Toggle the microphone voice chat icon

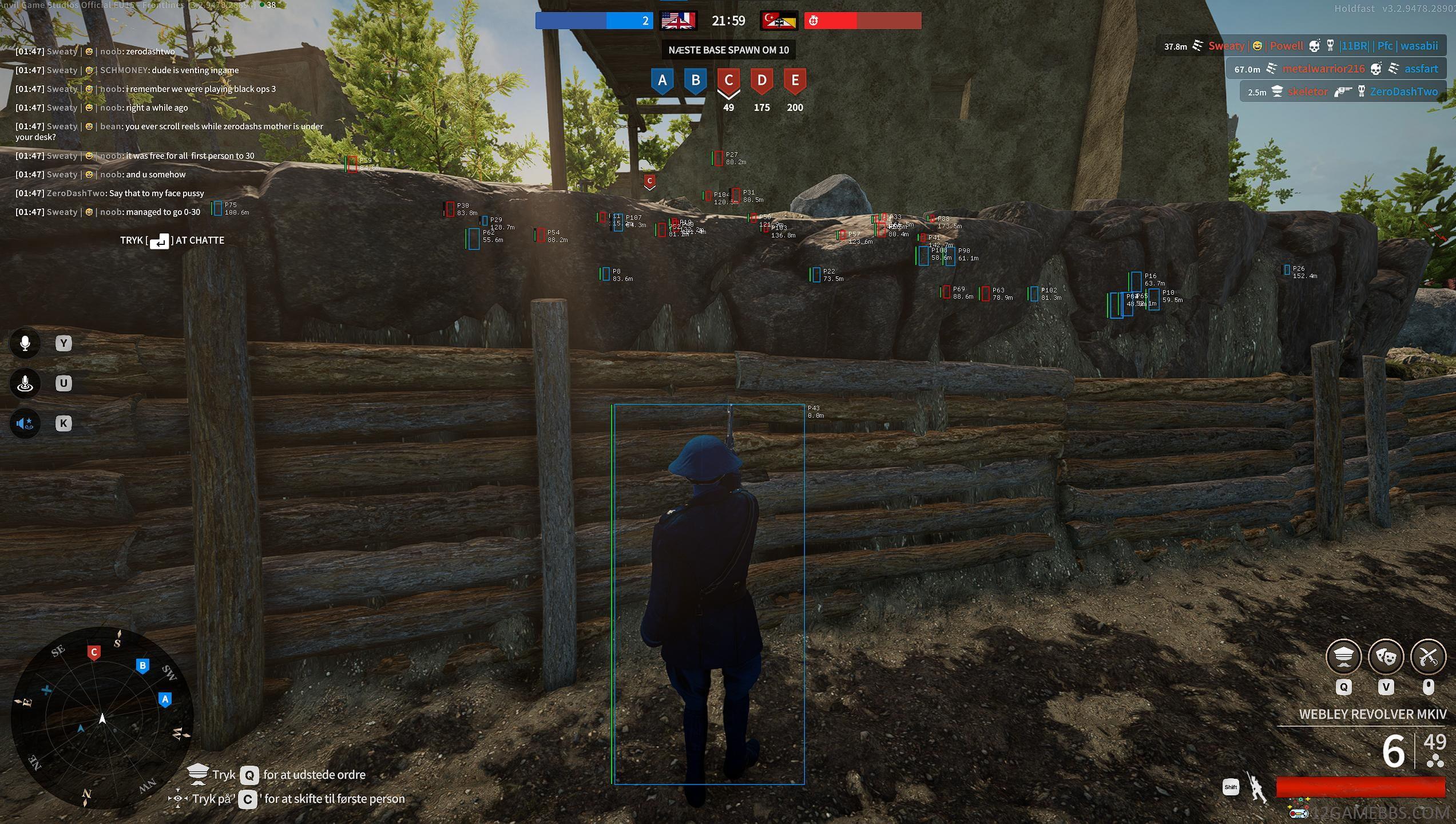[25, 343]
